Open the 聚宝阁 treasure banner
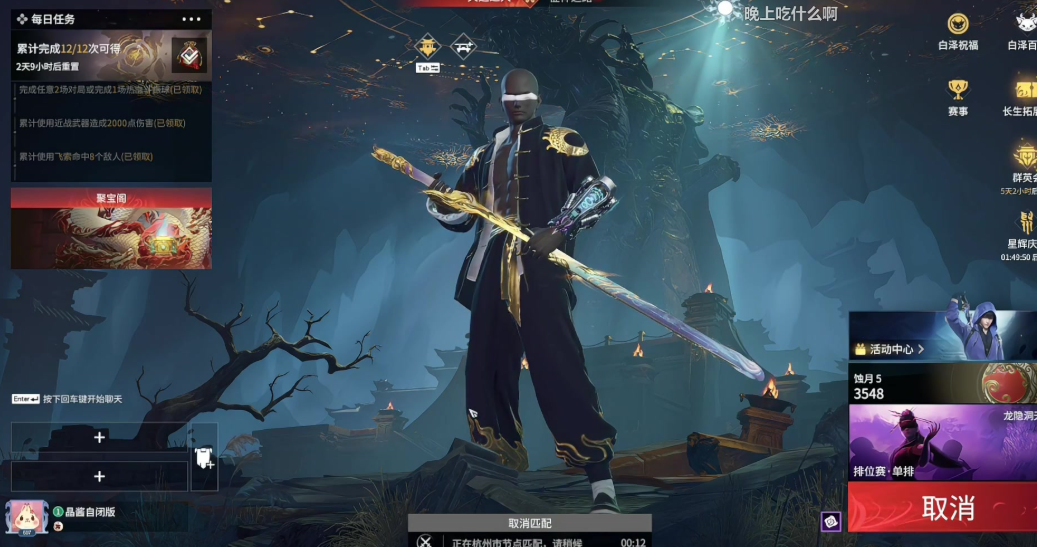Viewport: 1037px width, 547px height. pyautogui.click(x=111, y=229)
